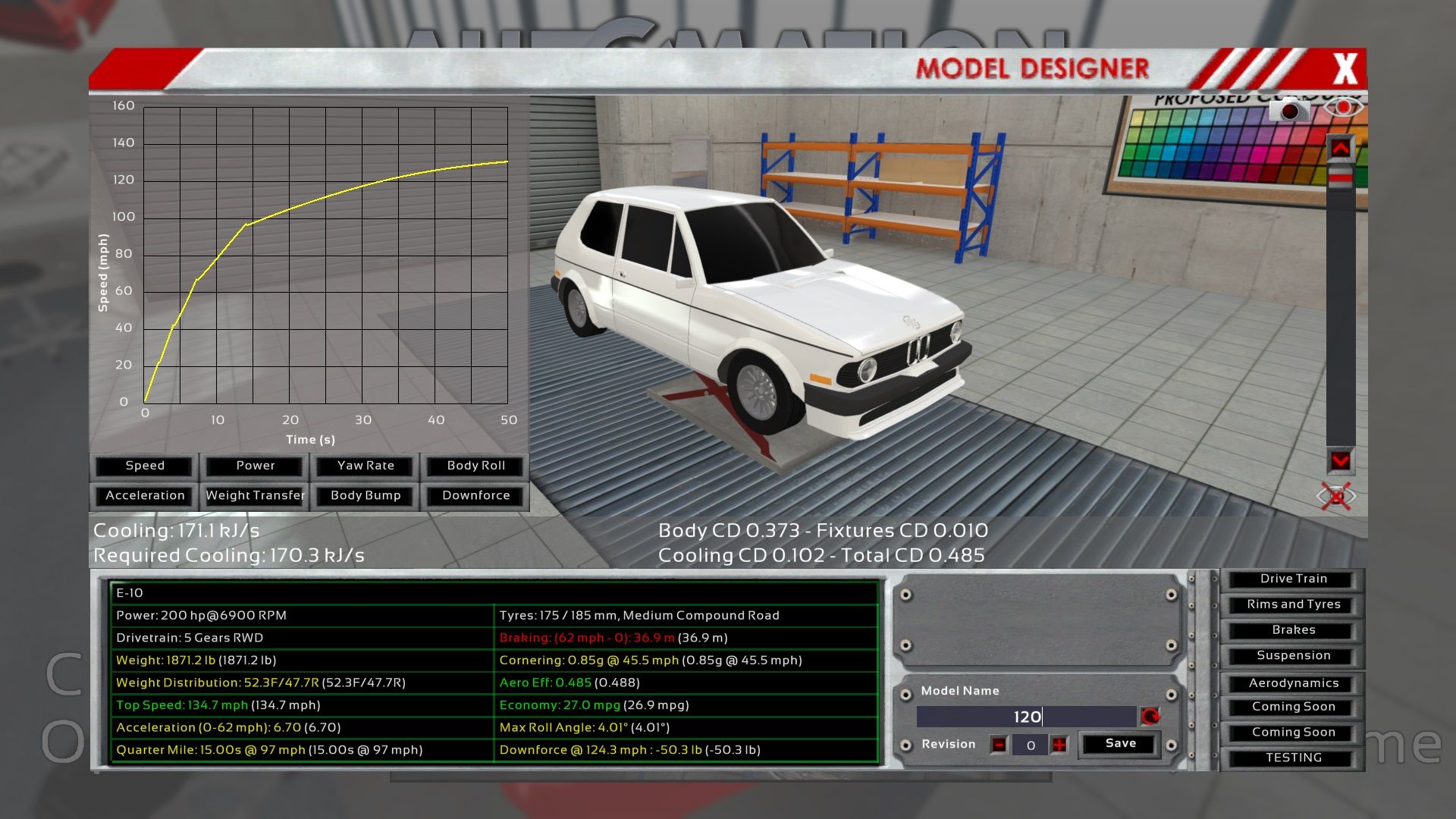Show the Speed graph
This screenshot has width=1456, height=819.
[145, 466]
